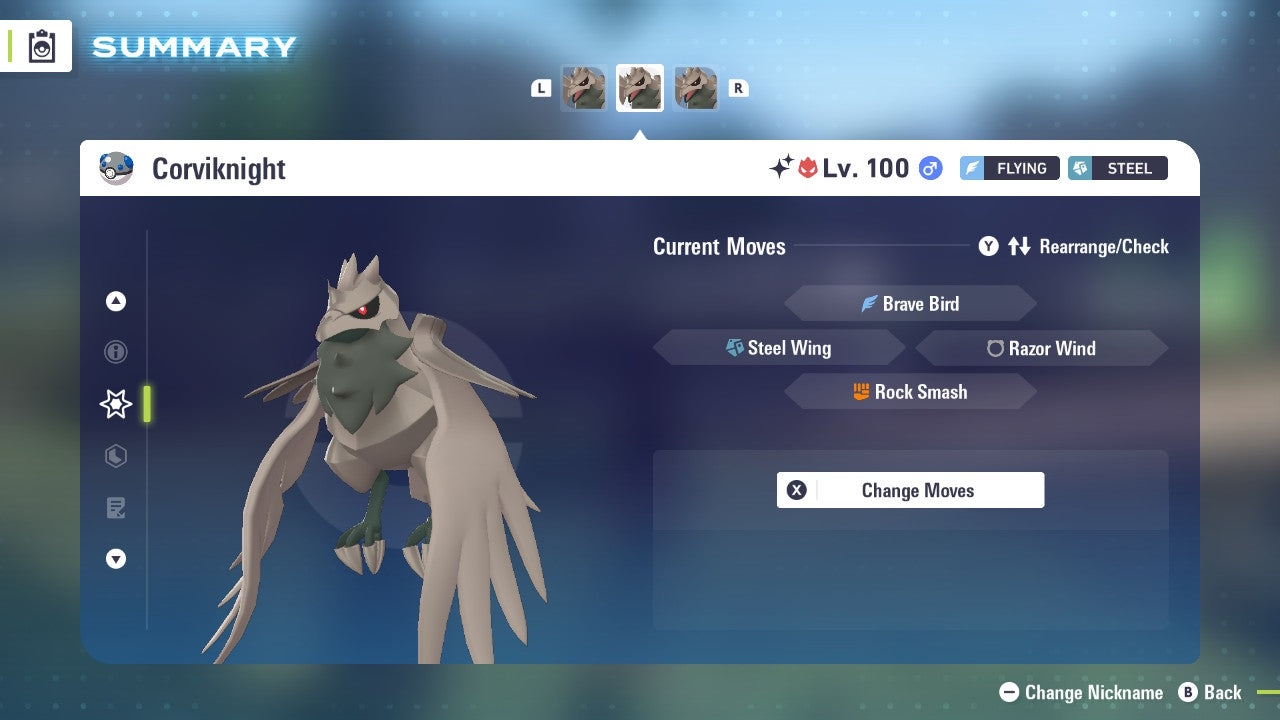
Task: Click the hexagonal icon in the left sidebar
Action: click(x=115, y=456)
